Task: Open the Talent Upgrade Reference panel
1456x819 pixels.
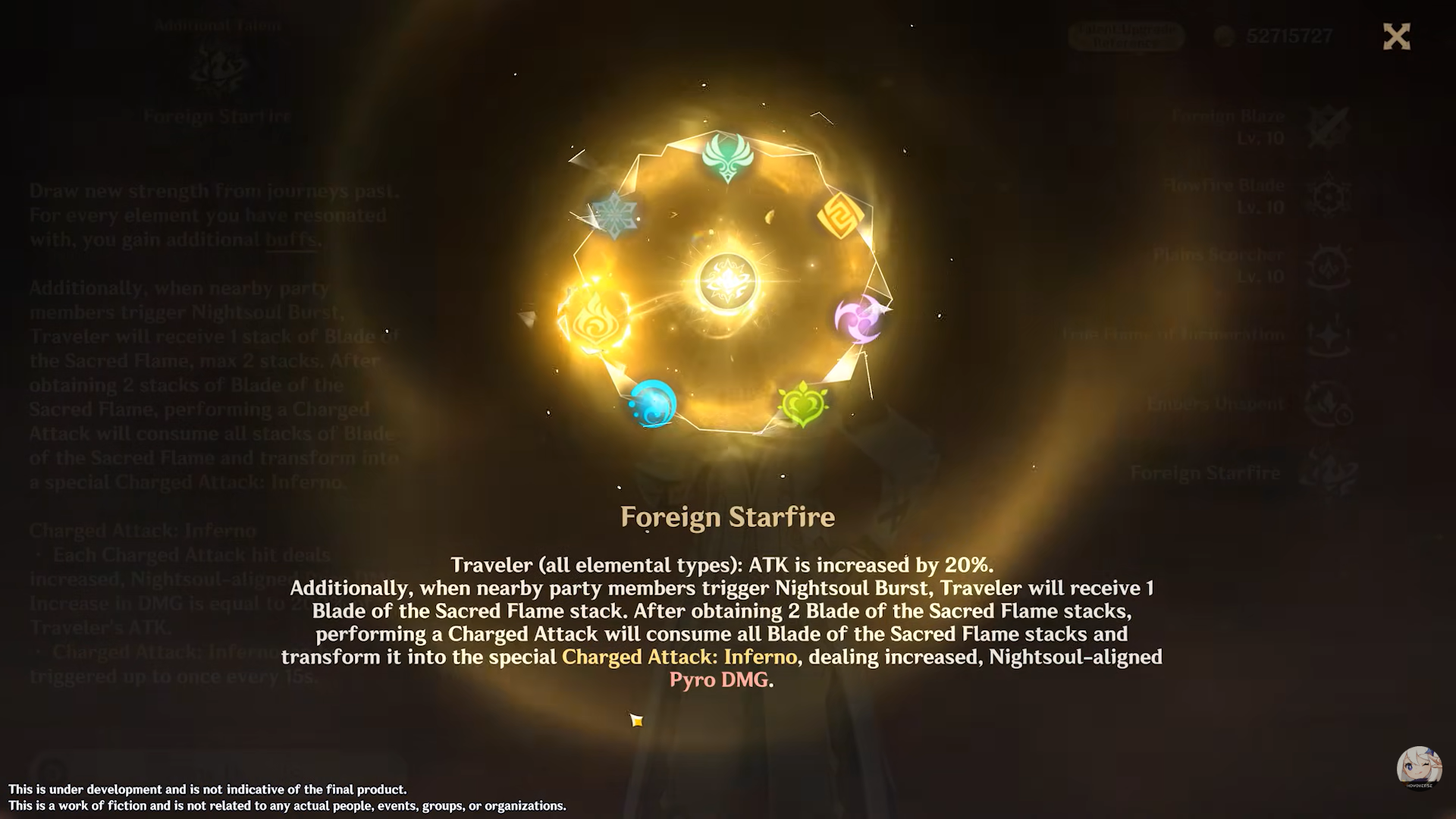Action: [1125, 36]
